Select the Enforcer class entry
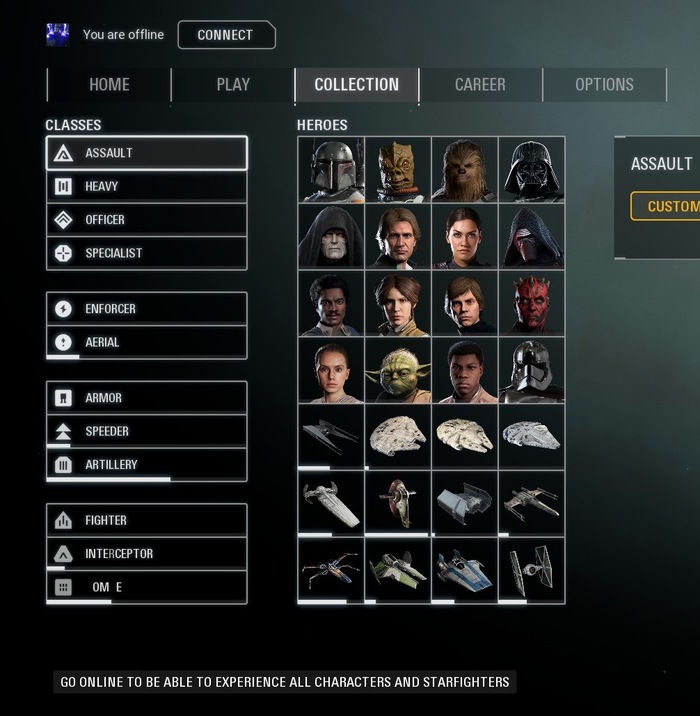This screenshot has height=716, width=700. tap(146, 309)
